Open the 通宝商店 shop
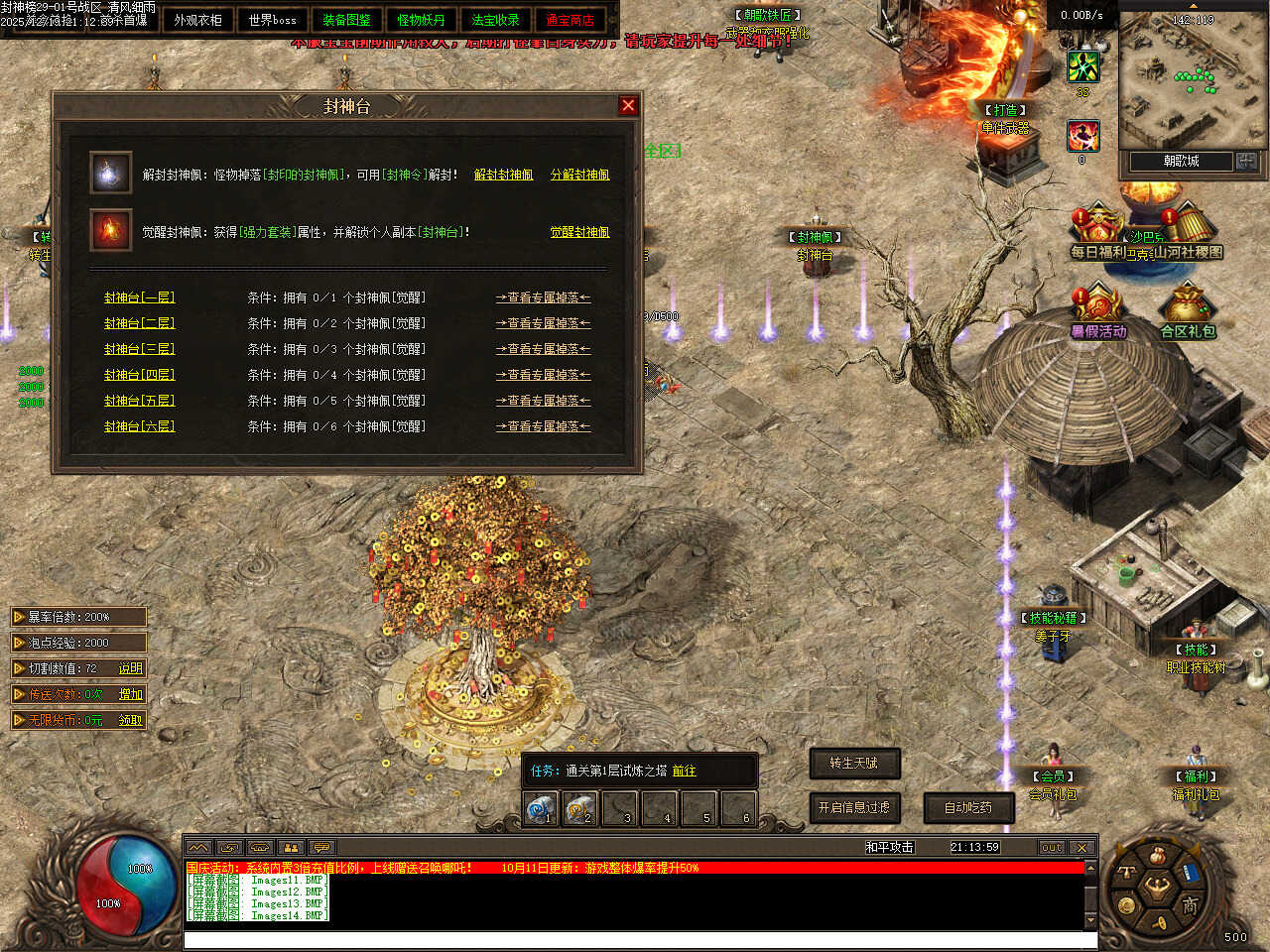 (570, 20)
